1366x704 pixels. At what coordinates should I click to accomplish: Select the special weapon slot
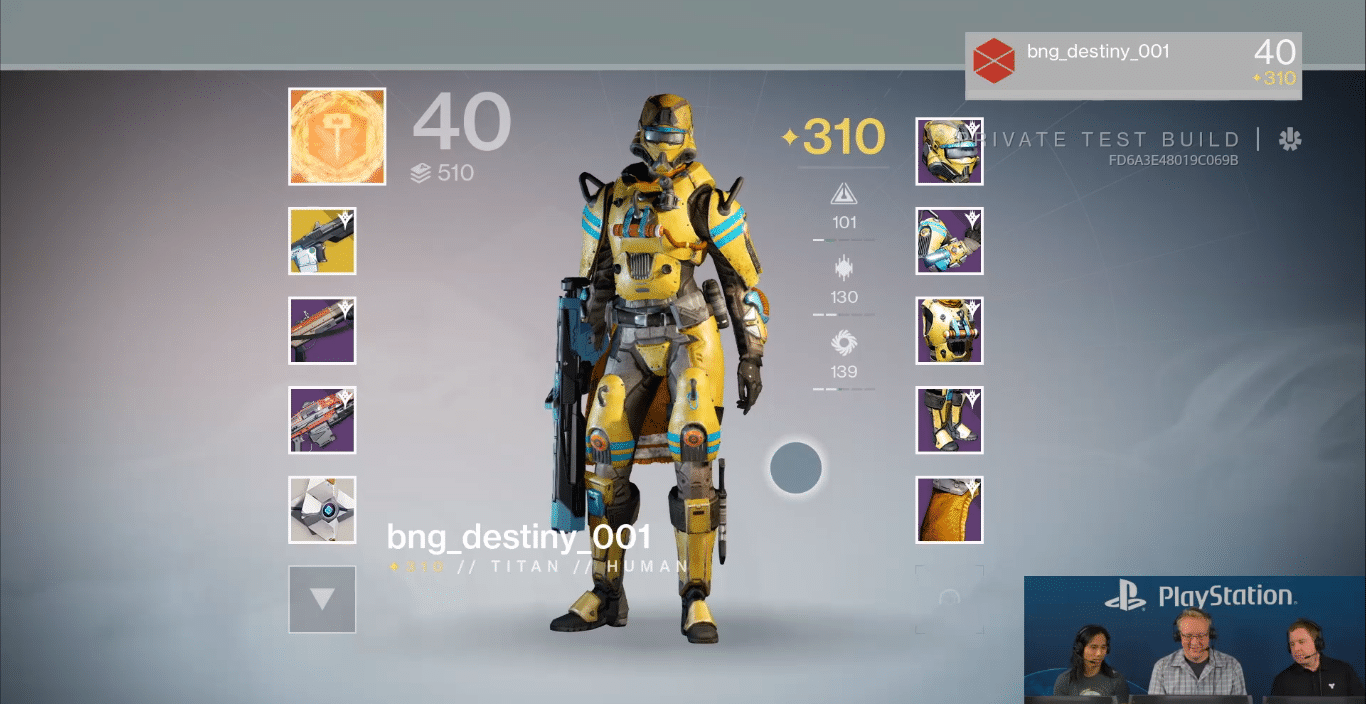pyautogui.click(x=322, y=331)
